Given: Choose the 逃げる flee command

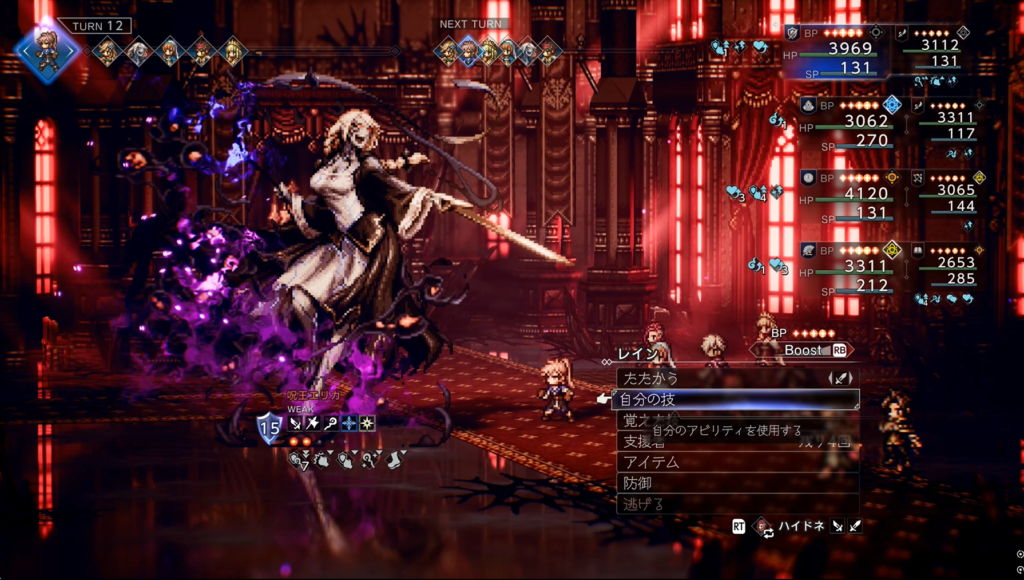Looking at the screenshot, I should point(642,504).
